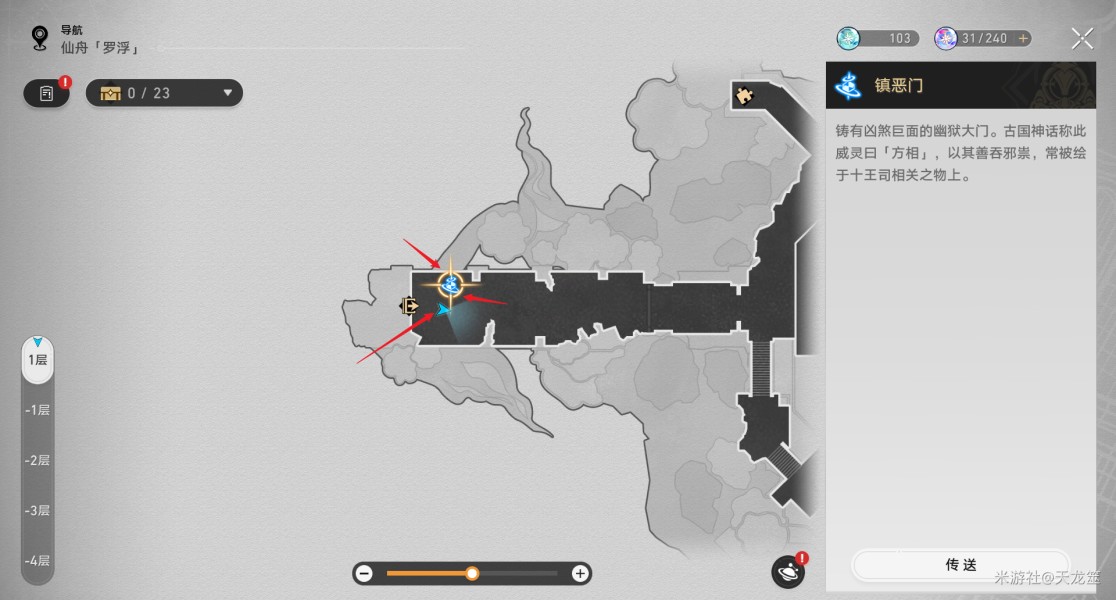
Task: Open the mission log icon with red alert
Action: [47, 93]
